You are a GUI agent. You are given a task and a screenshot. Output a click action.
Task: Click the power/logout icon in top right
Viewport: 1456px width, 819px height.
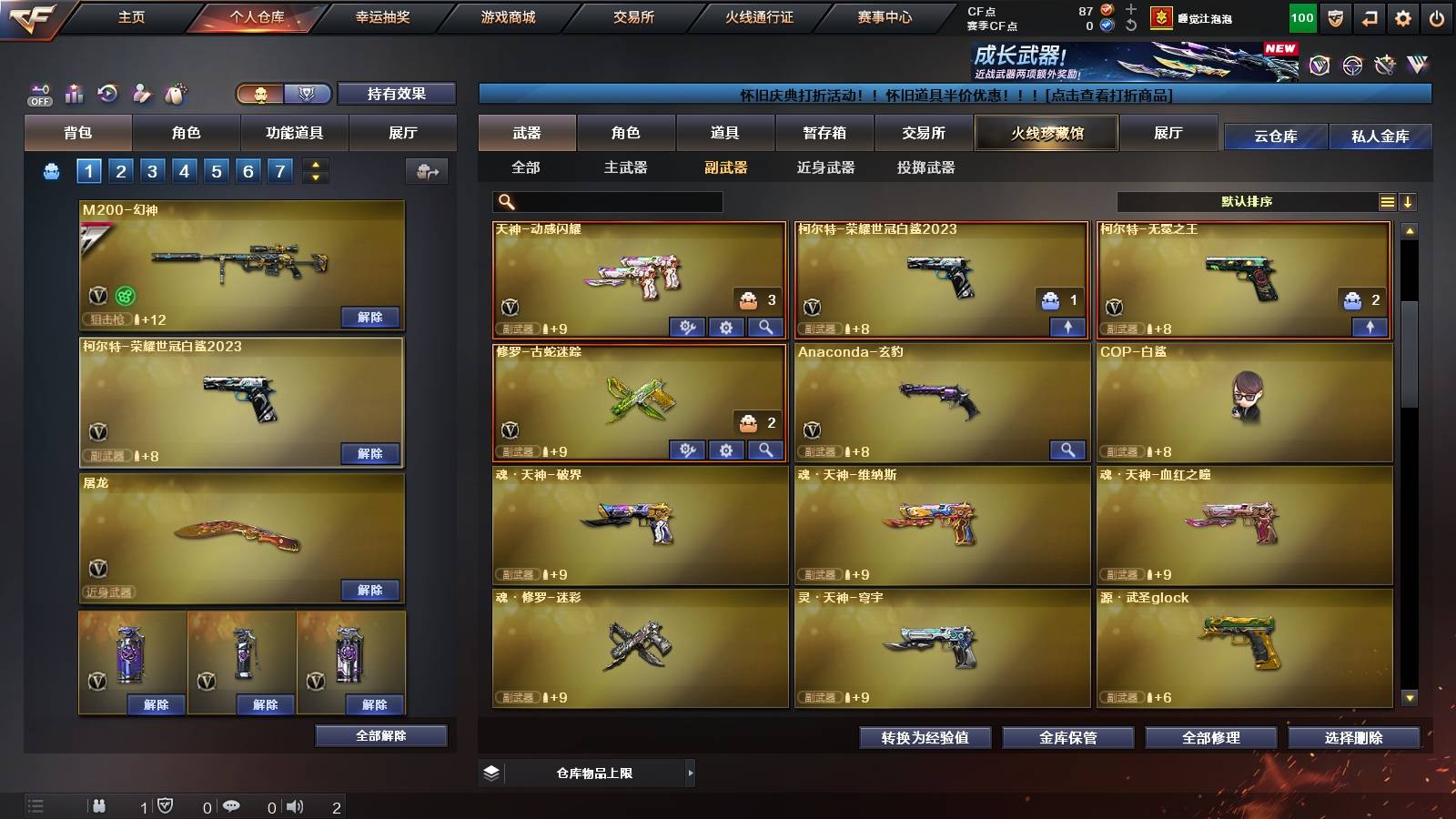(1438, 16)
